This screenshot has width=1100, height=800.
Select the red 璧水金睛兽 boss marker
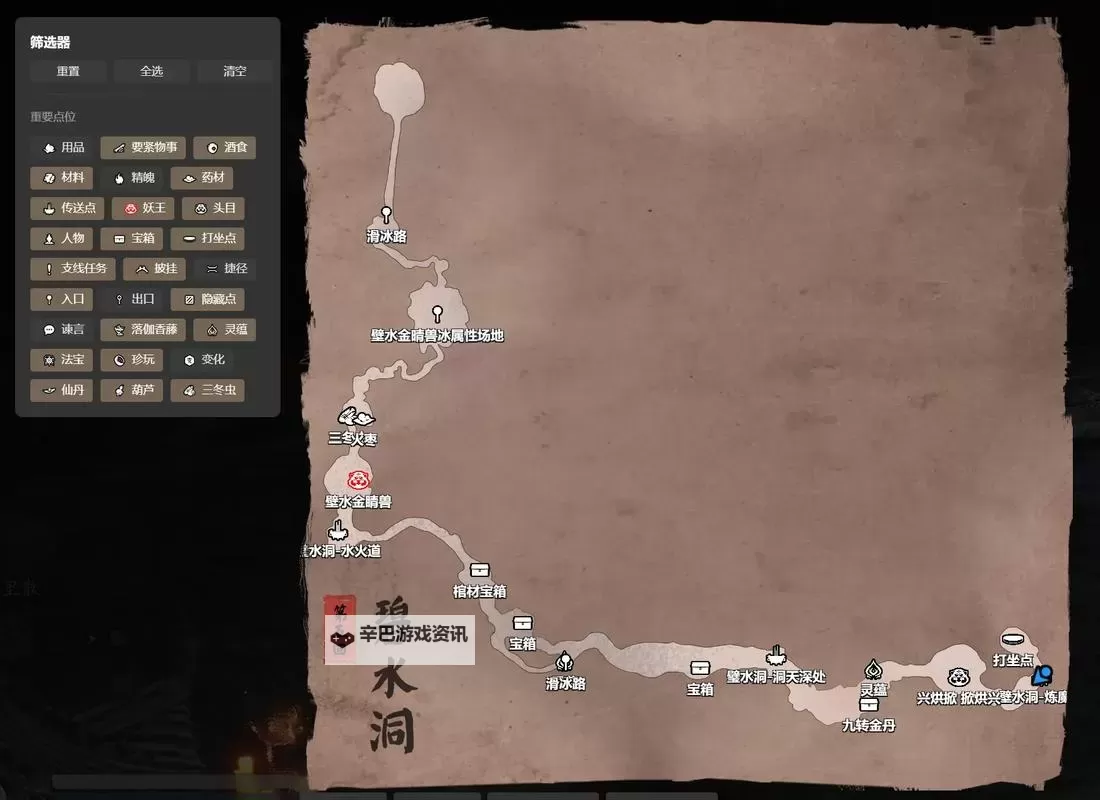click(x=358, y=481)
